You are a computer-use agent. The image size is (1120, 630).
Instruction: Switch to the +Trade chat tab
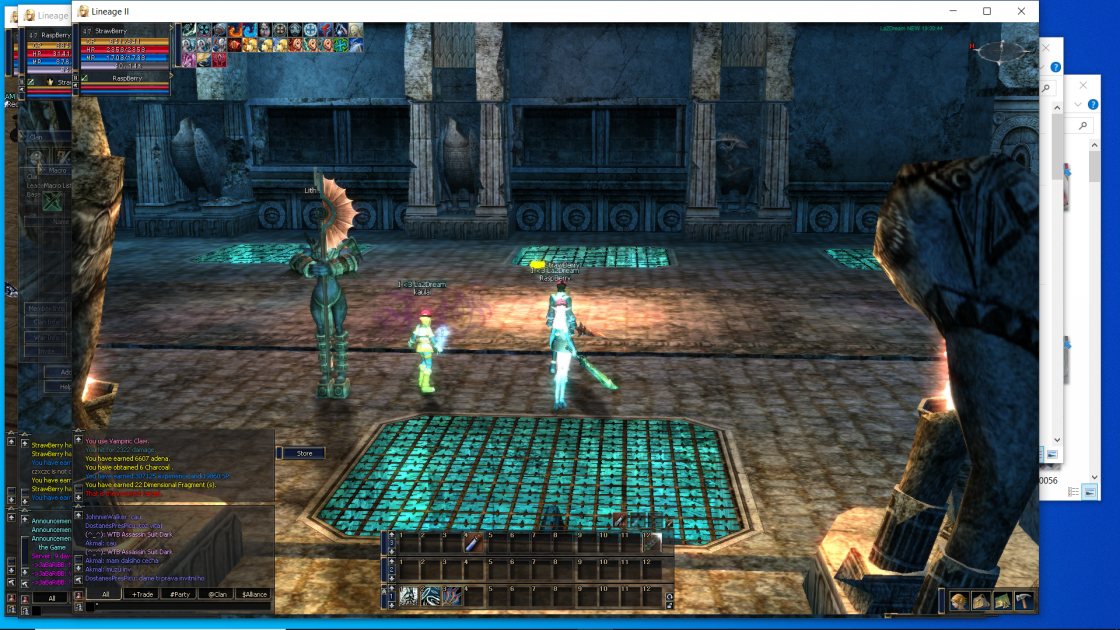pos(143,594)
